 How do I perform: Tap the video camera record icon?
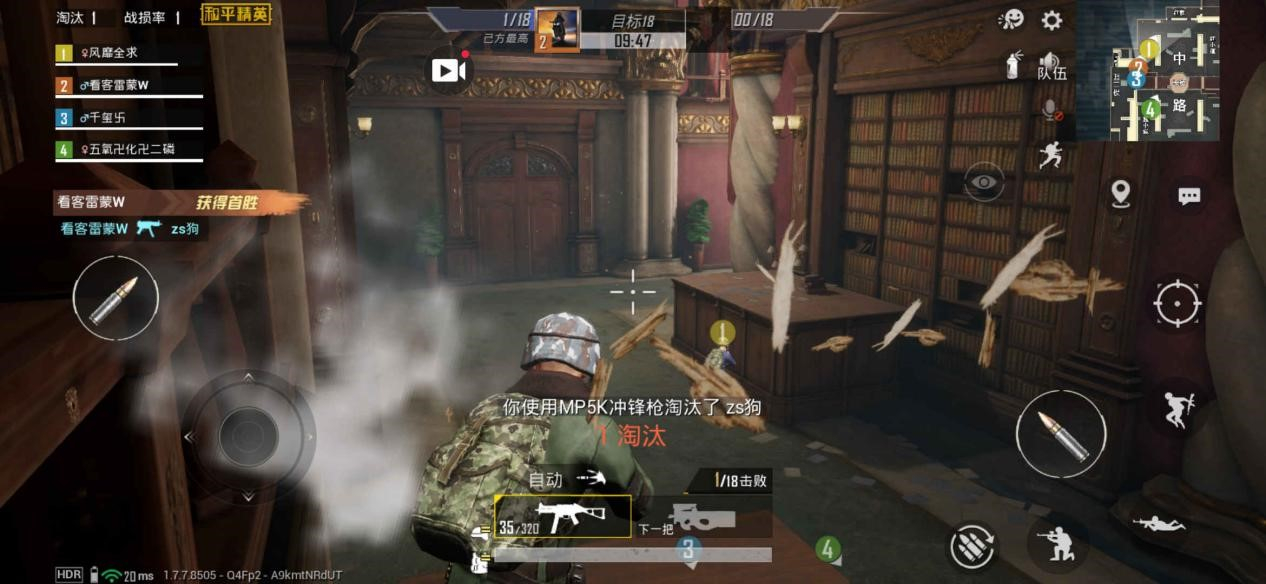click(449, 70)
